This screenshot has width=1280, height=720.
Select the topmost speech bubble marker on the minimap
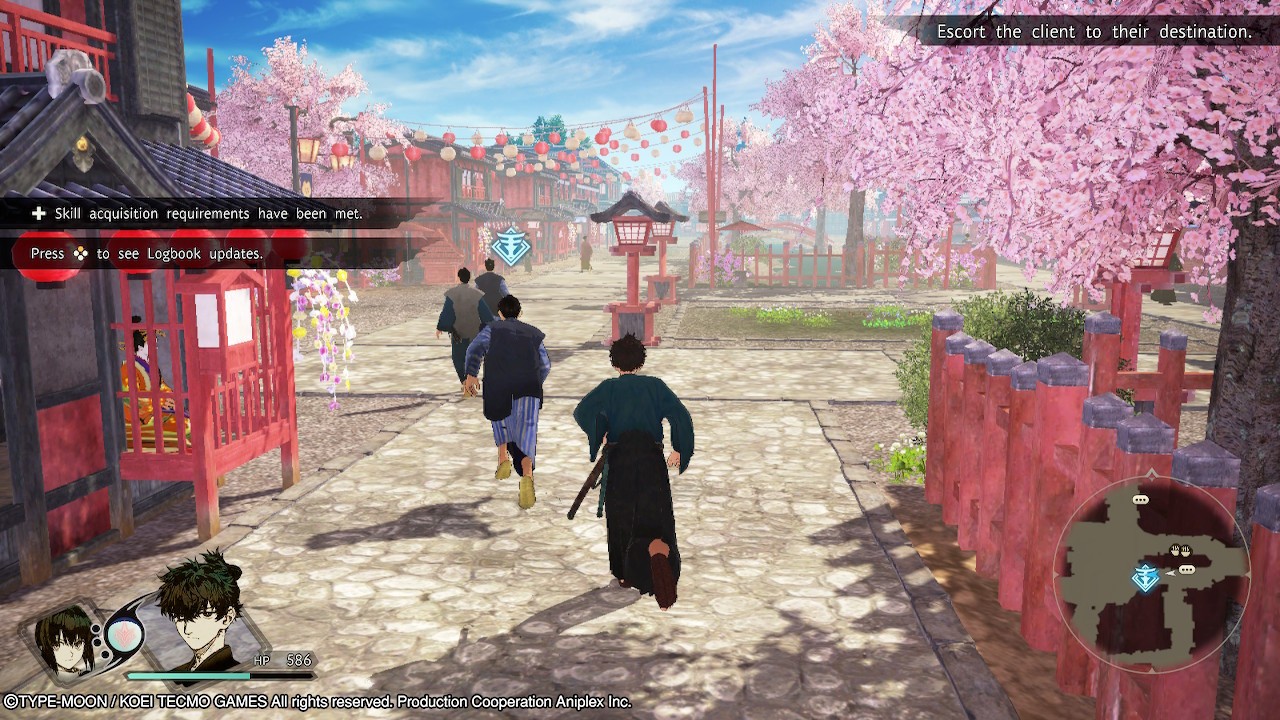(x=1140, y=499)
